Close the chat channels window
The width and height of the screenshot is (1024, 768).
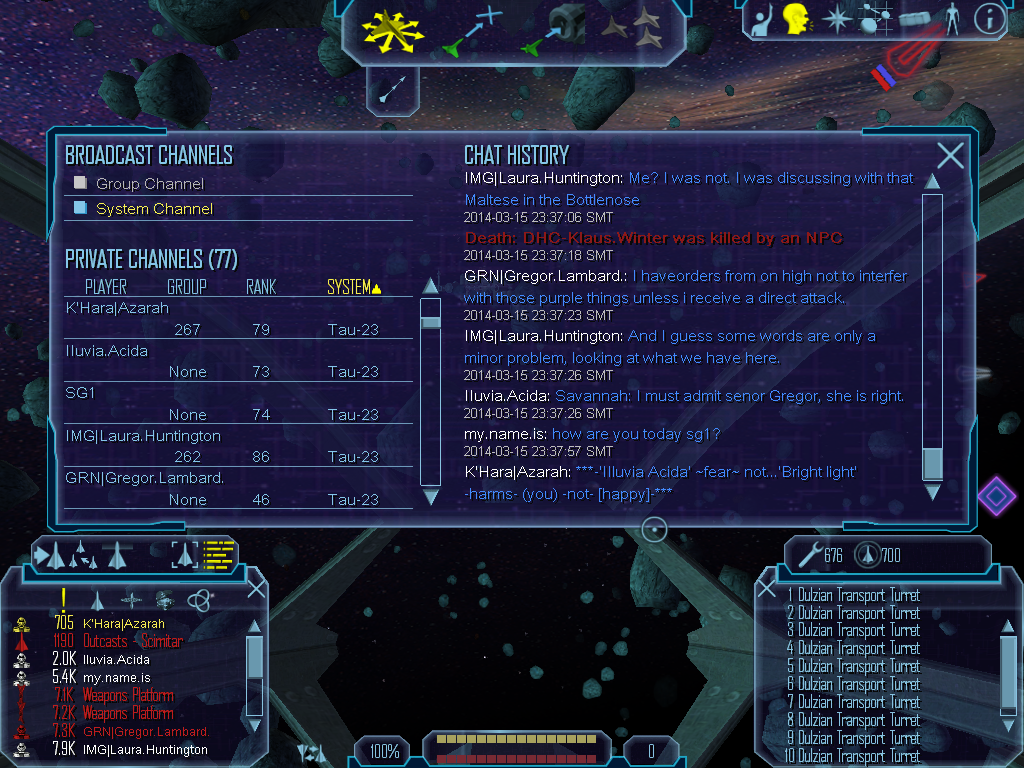click(x=950, y=155)
